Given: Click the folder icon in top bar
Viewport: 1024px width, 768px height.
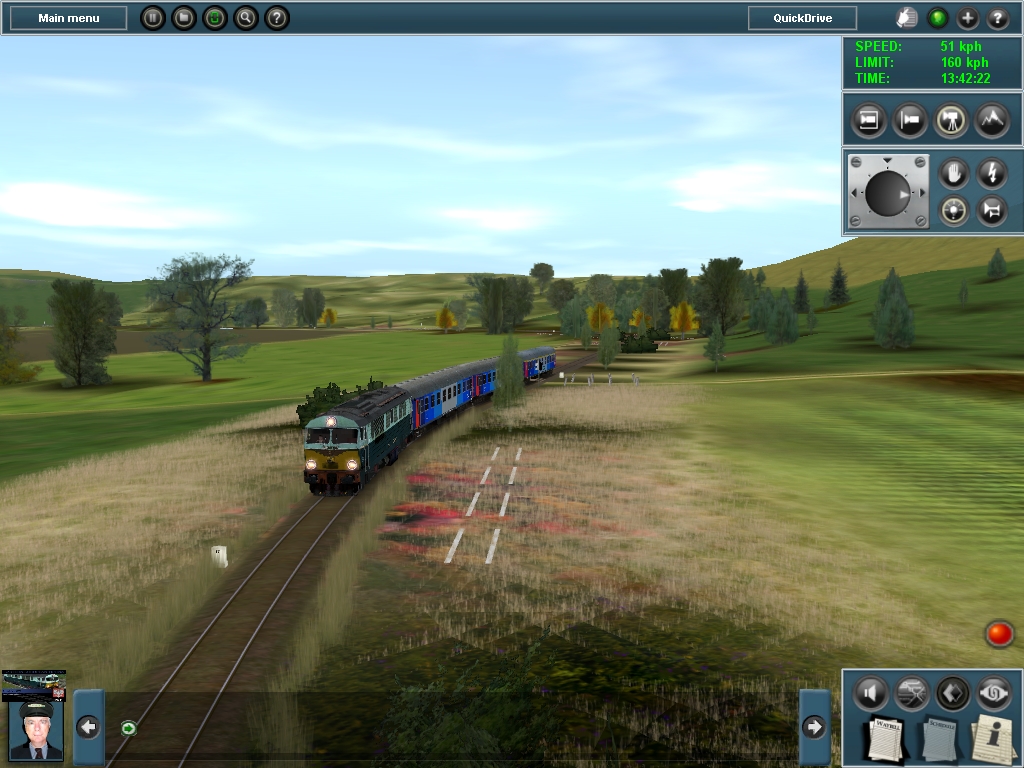Looking at the screenshot, I should coord(183,18).
